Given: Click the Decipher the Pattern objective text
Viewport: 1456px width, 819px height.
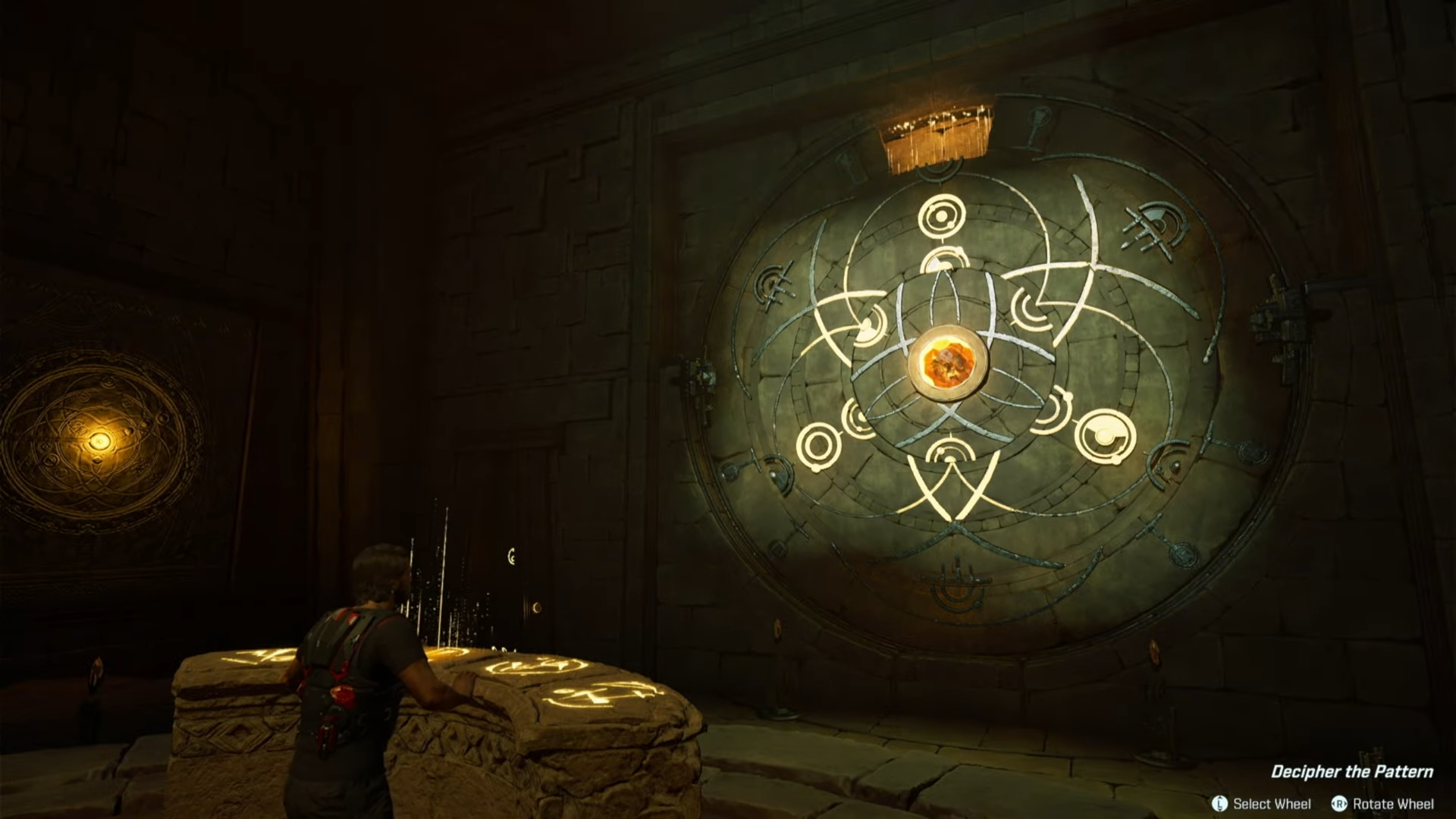Looking at the screenshot, I should click(x=1351, y=772).
